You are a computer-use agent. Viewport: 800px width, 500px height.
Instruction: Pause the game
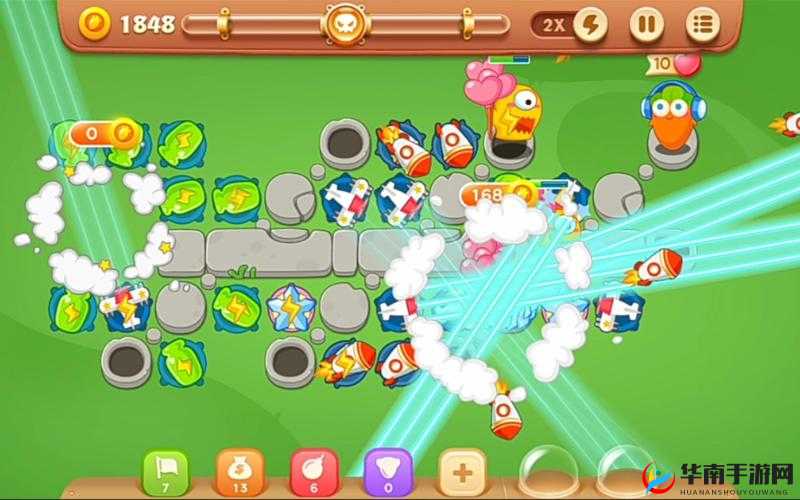[647, 25]
